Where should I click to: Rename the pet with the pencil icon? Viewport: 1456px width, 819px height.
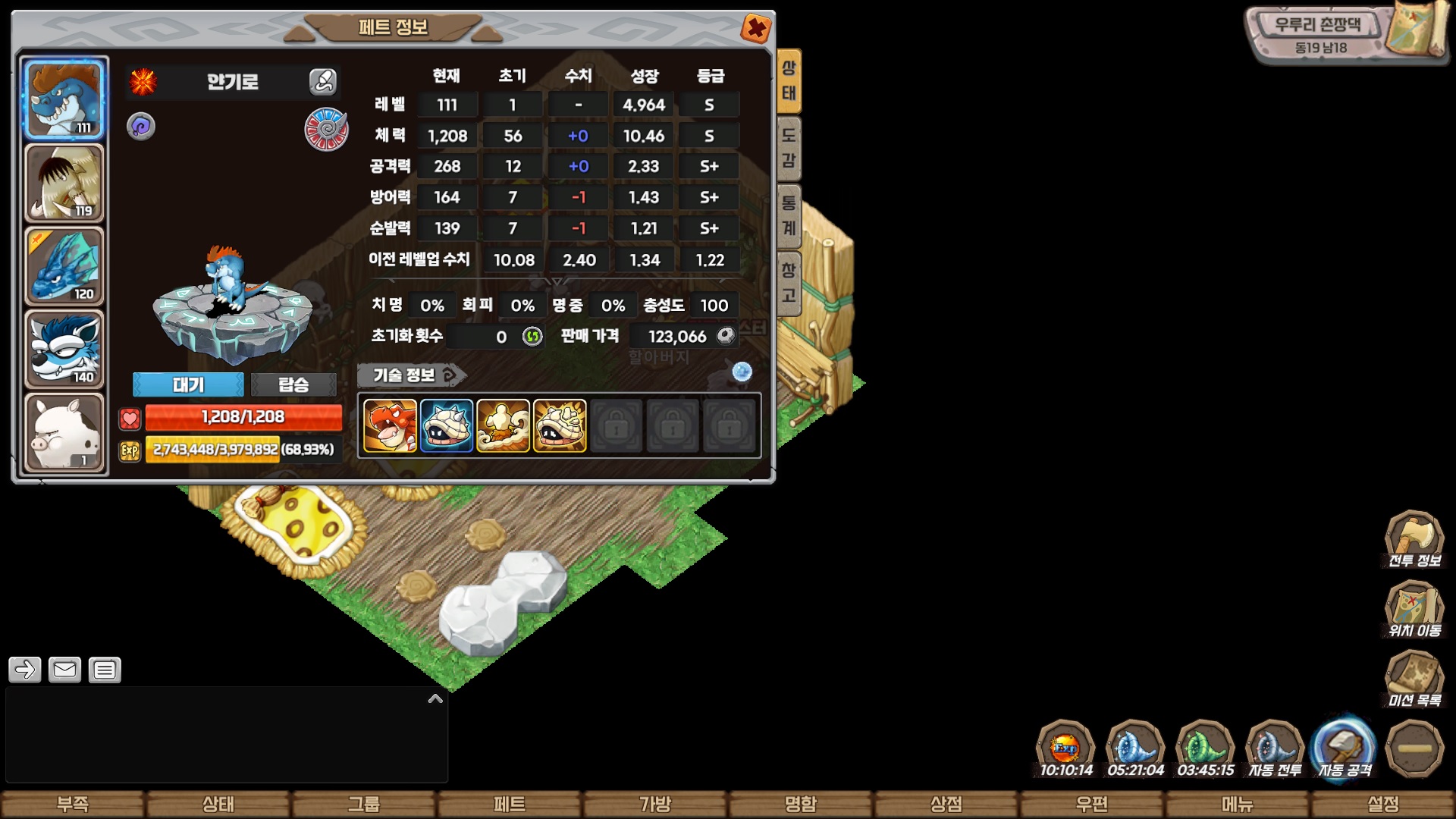coord(323,81)
